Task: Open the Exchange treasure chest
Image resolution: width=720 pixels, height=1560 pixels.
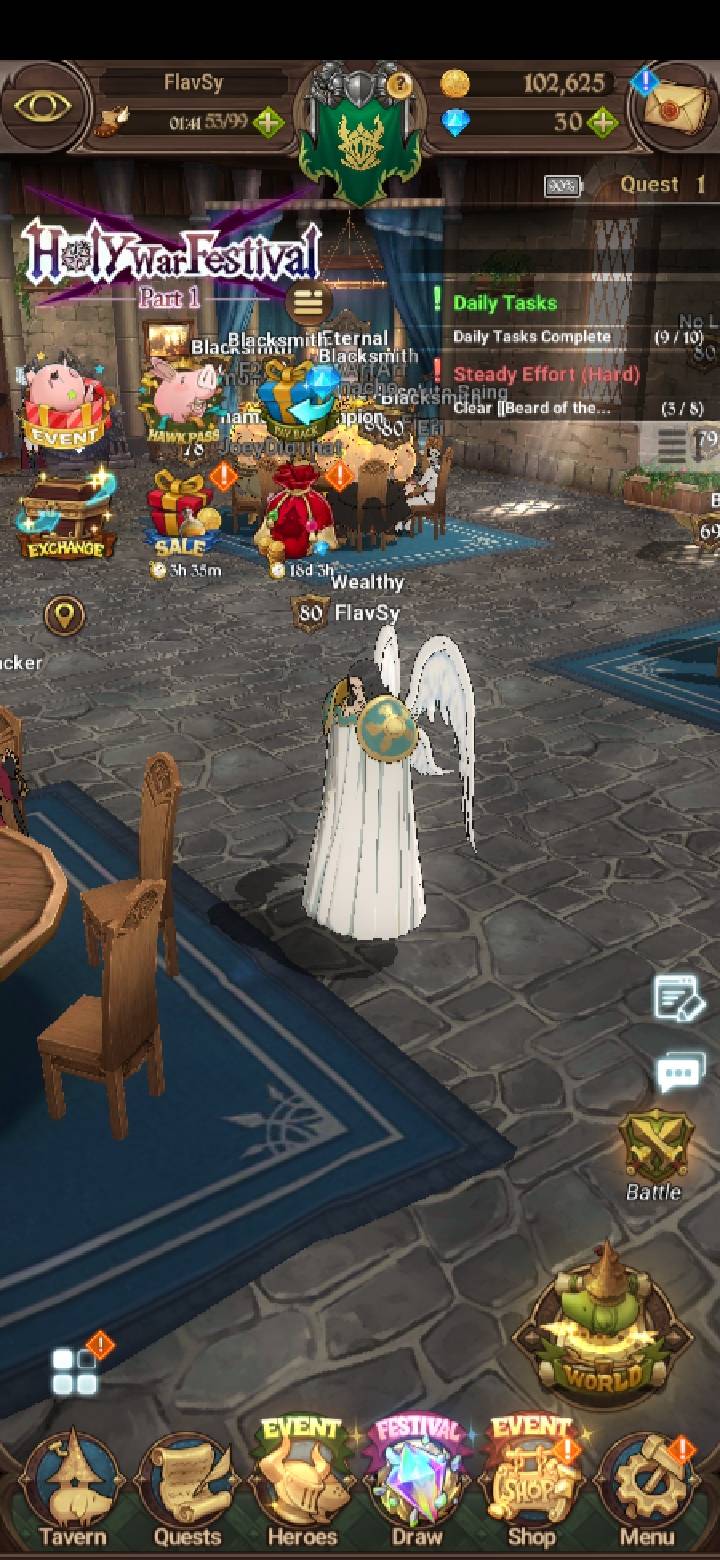Action: (66, 517)
